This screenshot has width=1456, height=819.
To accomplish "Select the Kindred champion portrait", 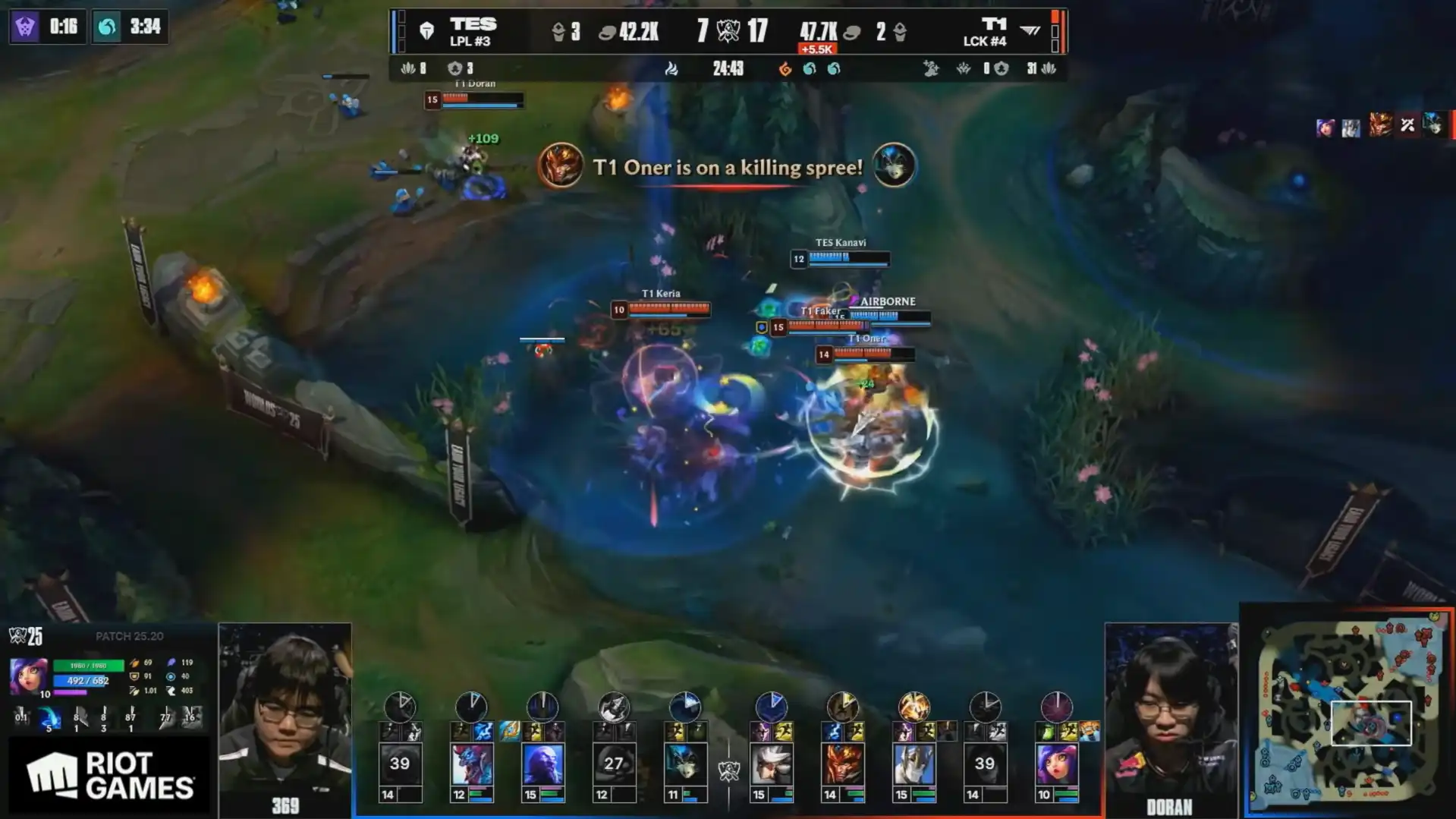I will (x=685, y=764).
